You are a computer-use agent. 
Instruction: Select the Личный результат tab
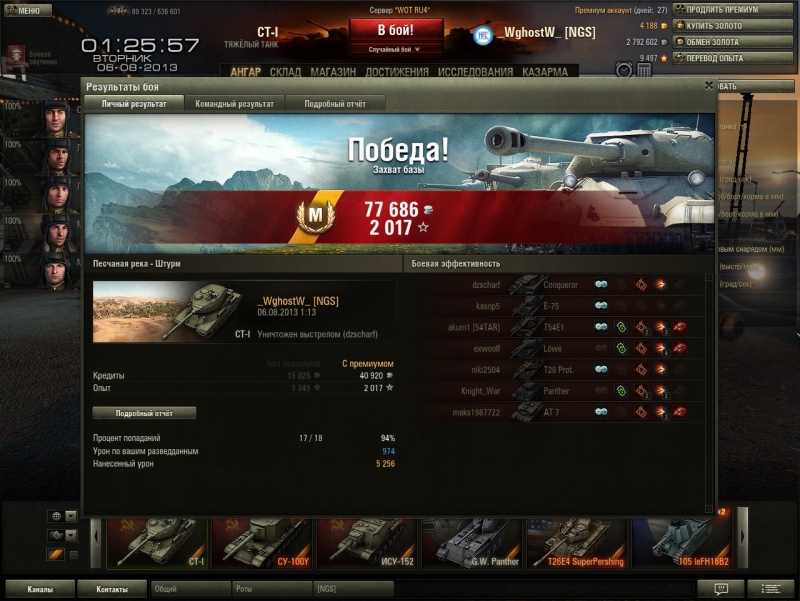[134, 104]
